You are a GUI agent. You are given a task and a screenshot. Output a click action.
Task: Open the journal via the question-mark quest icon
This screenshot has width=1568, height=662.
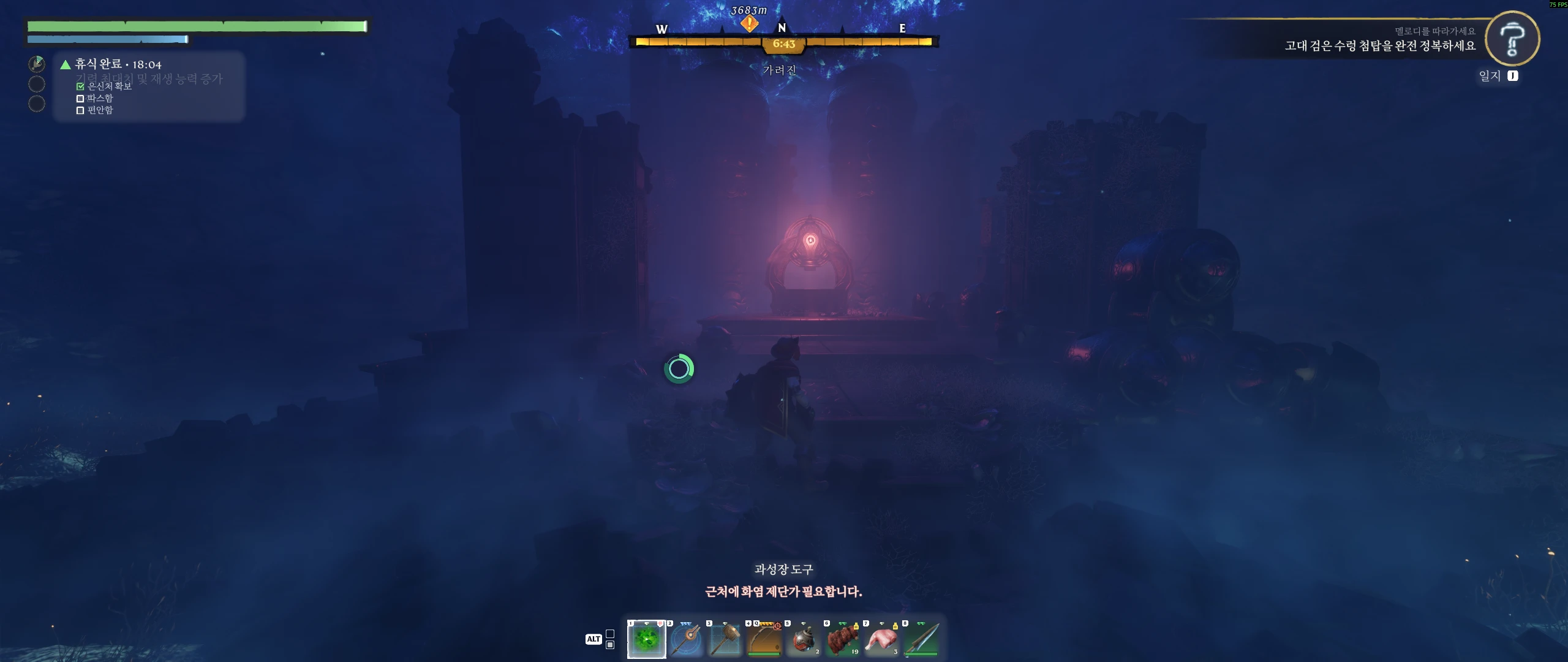pyautogui.click(x=1512, y=39)
